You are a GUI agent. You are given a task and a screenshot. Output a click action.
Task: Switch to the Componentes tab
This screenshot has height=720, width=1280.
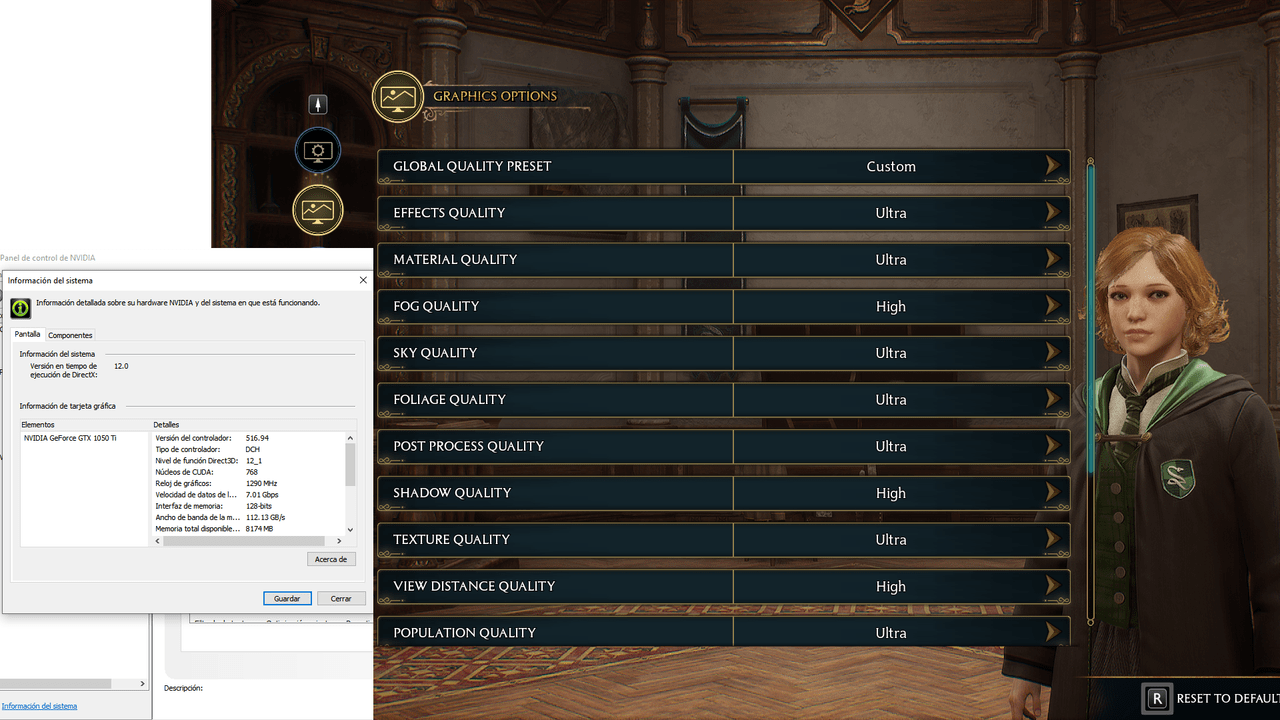pyautogui.click(x=70, y=335)
